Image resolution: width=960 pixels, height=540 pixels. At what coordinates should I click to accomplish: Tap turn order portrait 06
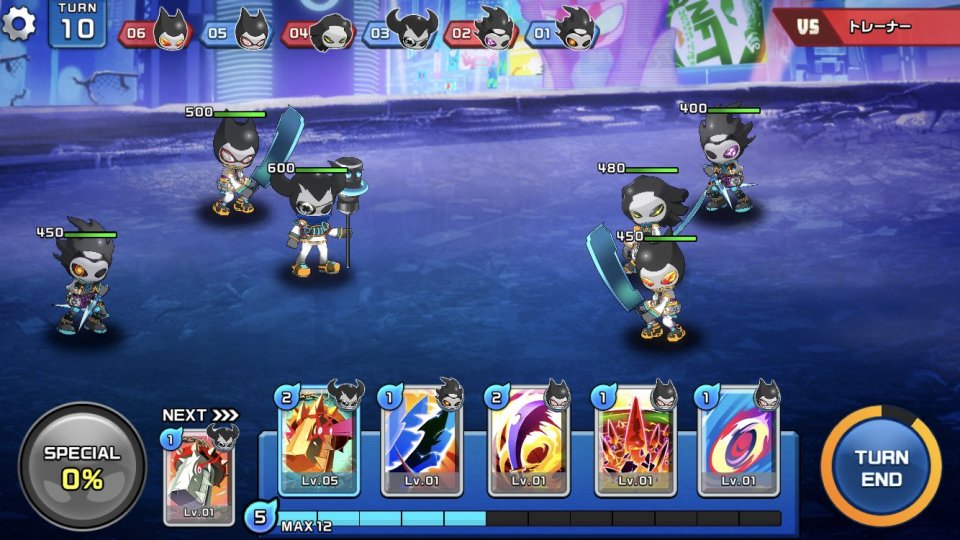click(156, 32)
